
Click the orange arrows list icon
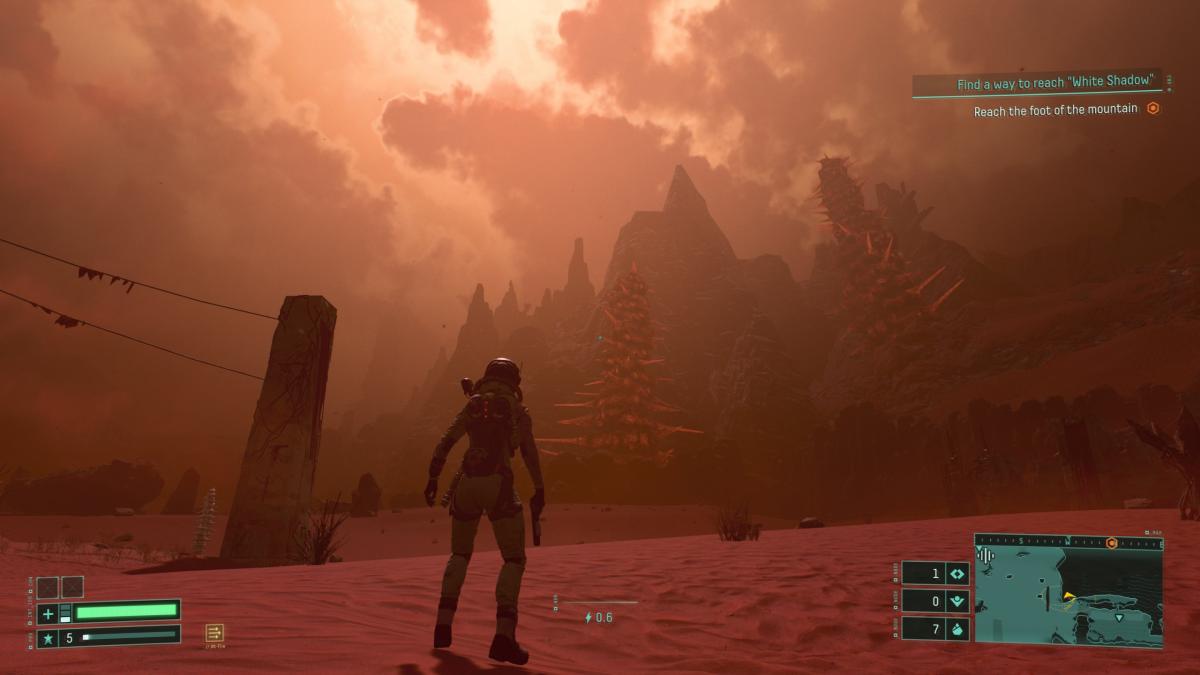coord(214,633)
